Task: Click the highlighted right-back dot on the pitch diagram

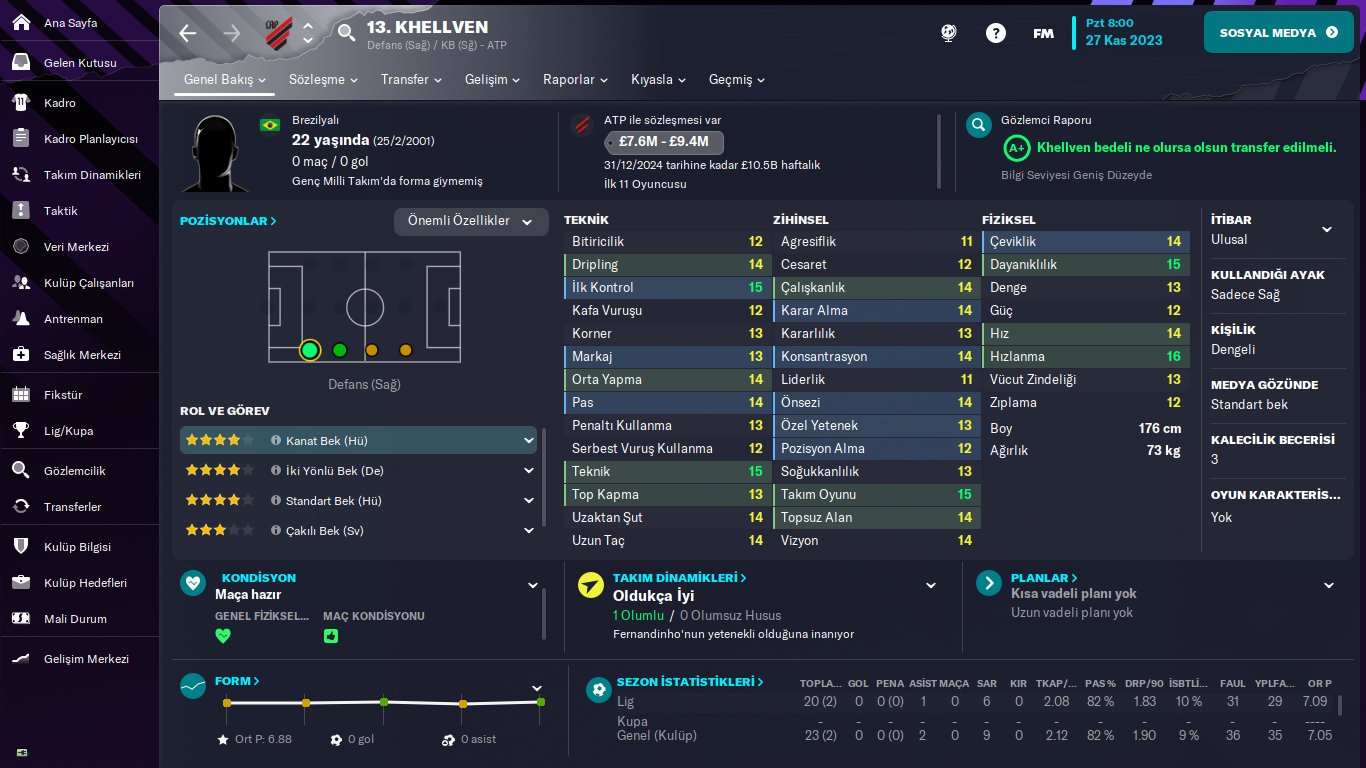Action: 310,350
